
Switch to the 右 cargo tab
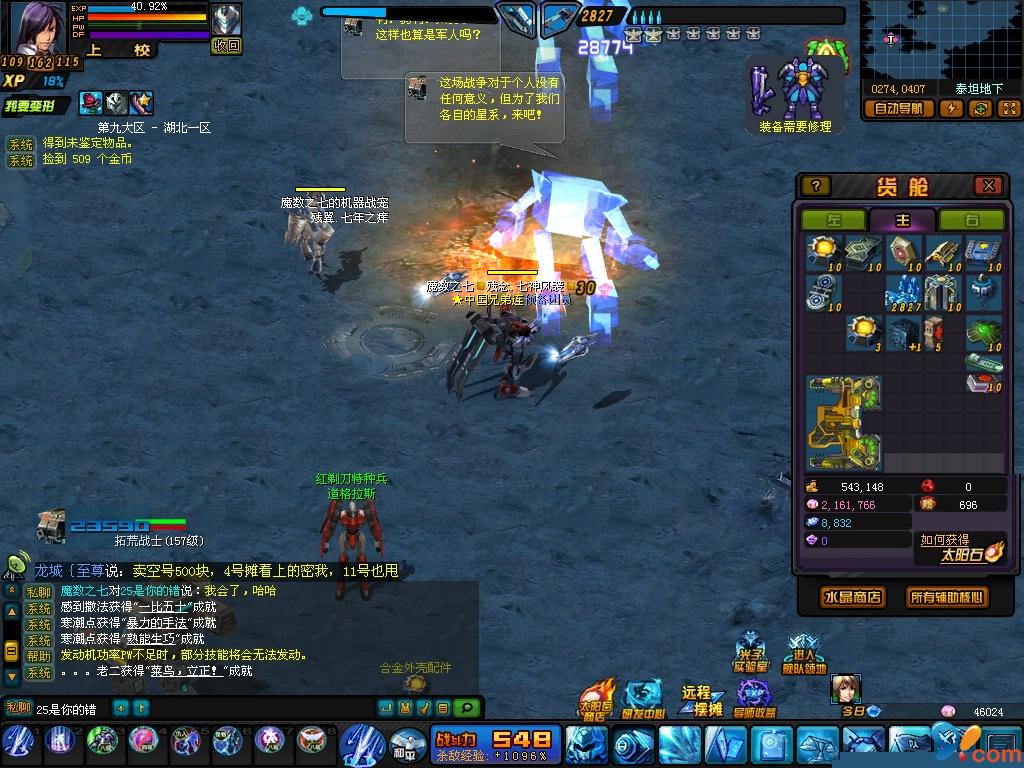pyautogui.click(x=971, y=220)
